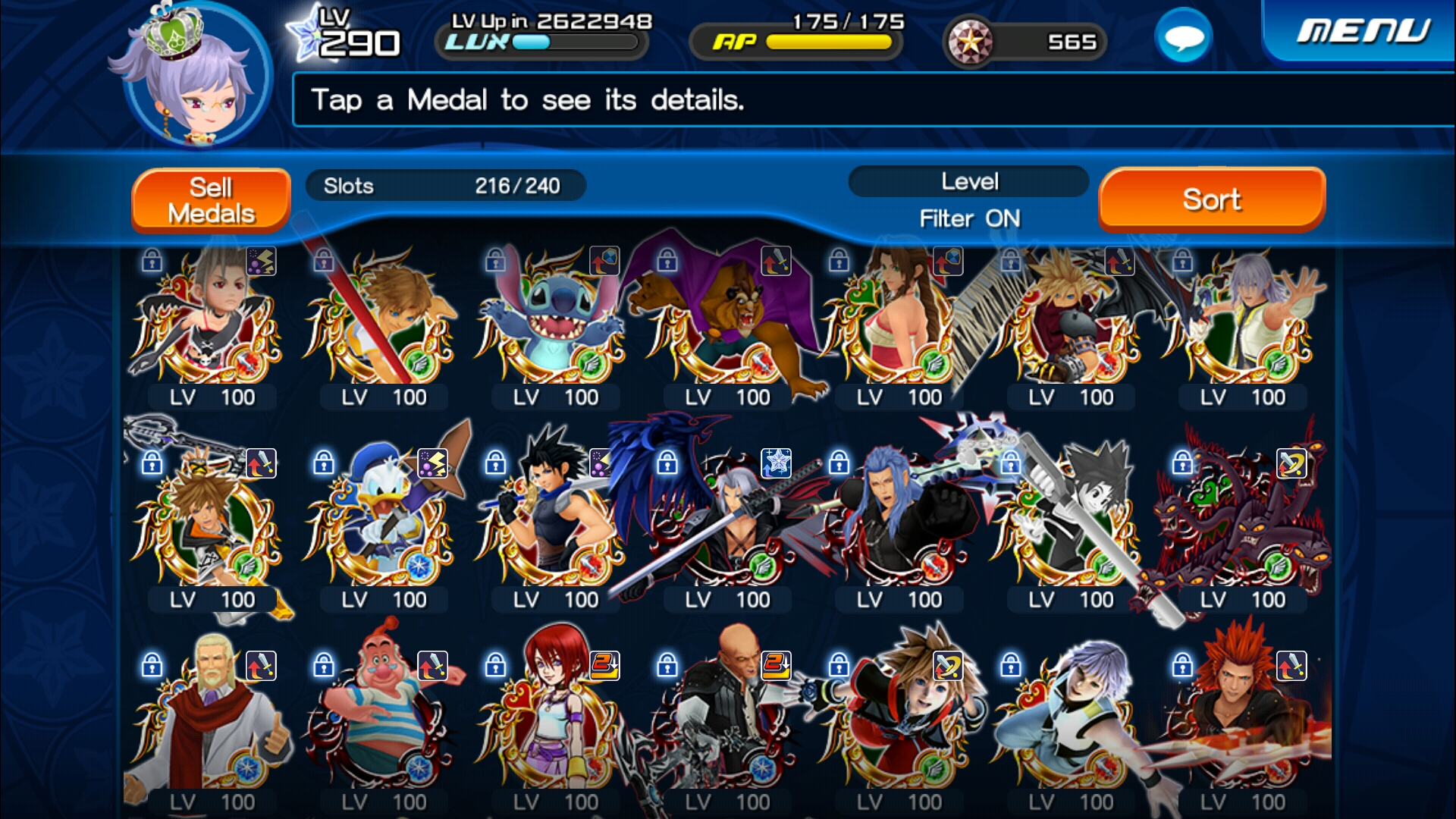The height and width of the screenshot is (819, 1456).
Task: Pick the Mr. Smee medal
Action: tap(382, 720)
